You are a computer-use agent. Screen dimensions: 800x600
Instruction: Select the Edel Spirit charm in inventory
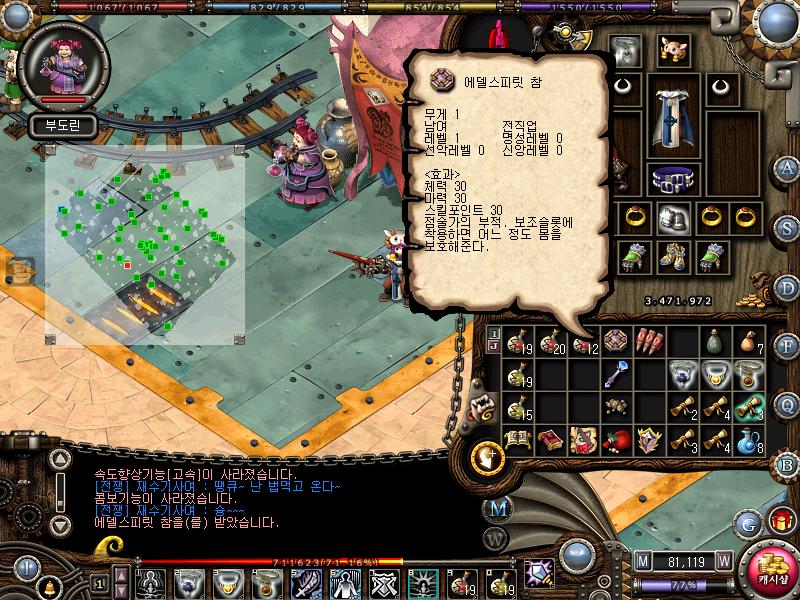615,341
